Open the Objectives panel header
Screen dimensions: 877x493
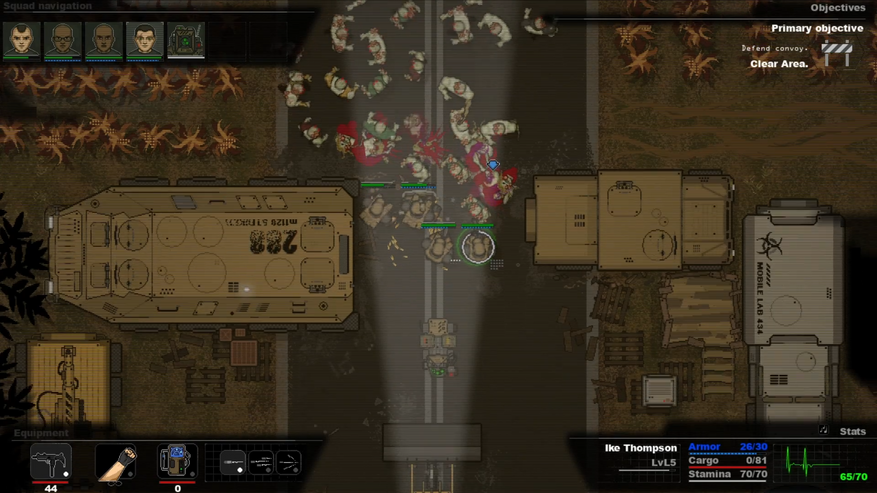pos(837,7)
